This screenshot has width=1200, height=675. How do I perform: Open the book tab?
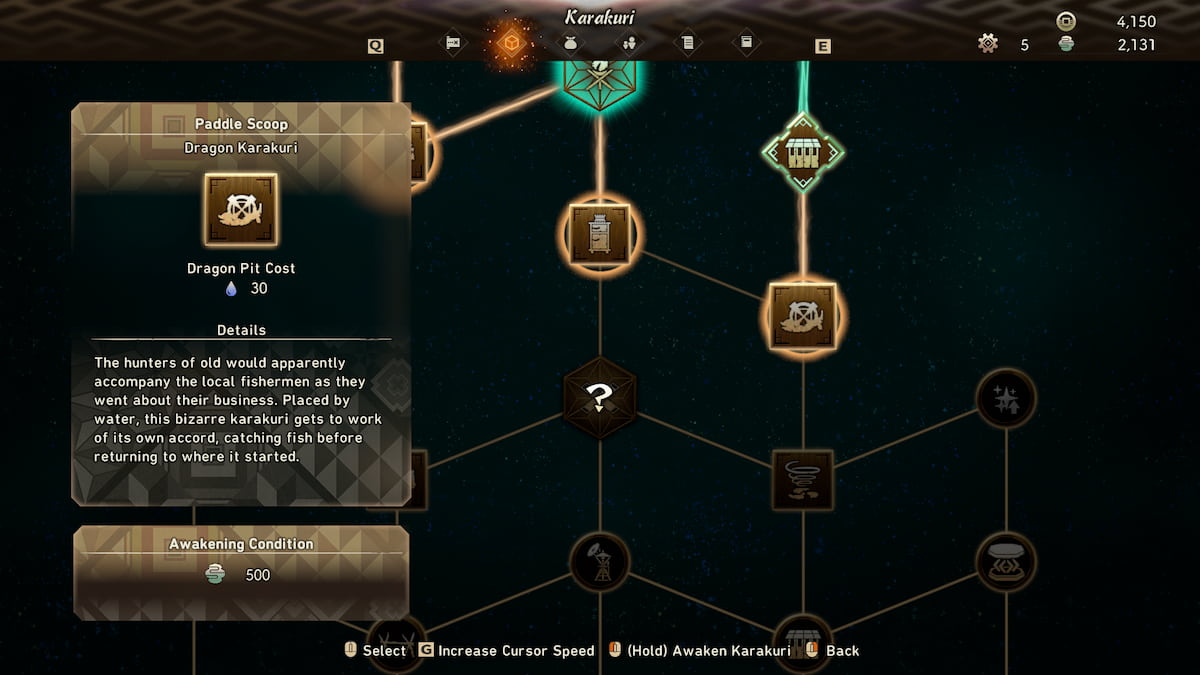pyautogui.click(x=745, y=43)
